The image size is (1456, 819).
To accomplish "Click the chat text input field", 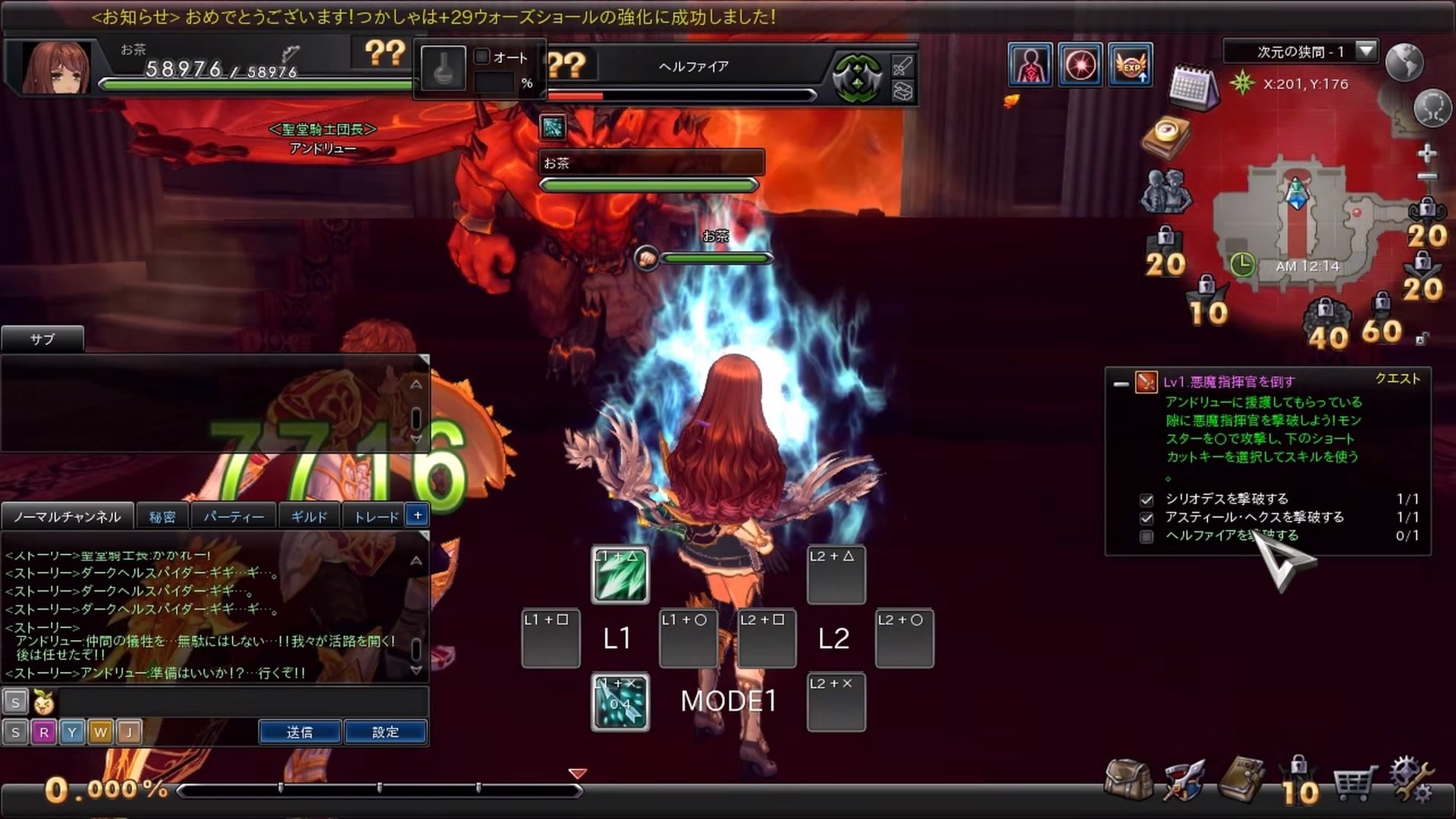I will [243, 702].
